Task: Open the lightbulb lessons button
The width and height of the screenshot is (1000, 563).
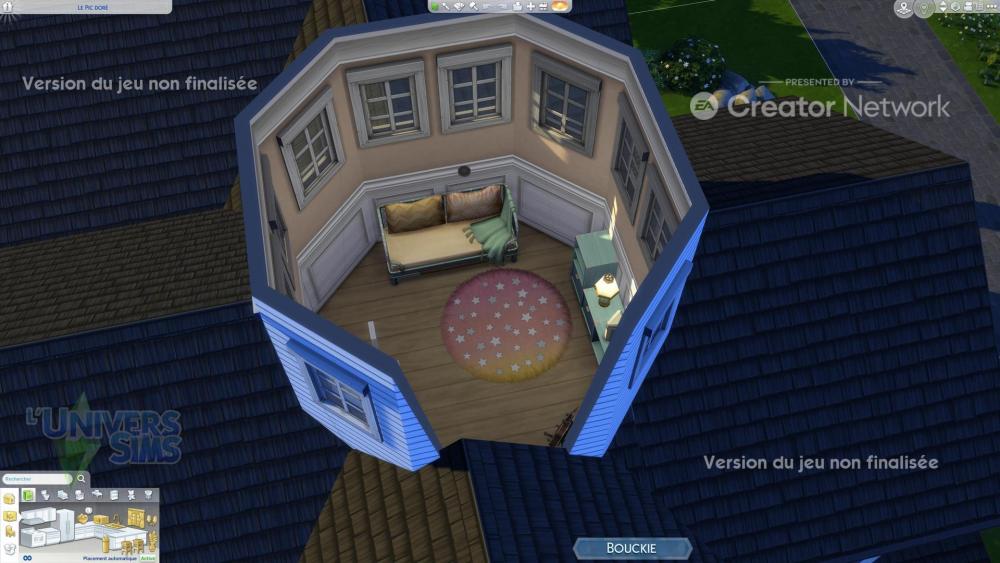Action: [x=926, y=8]
